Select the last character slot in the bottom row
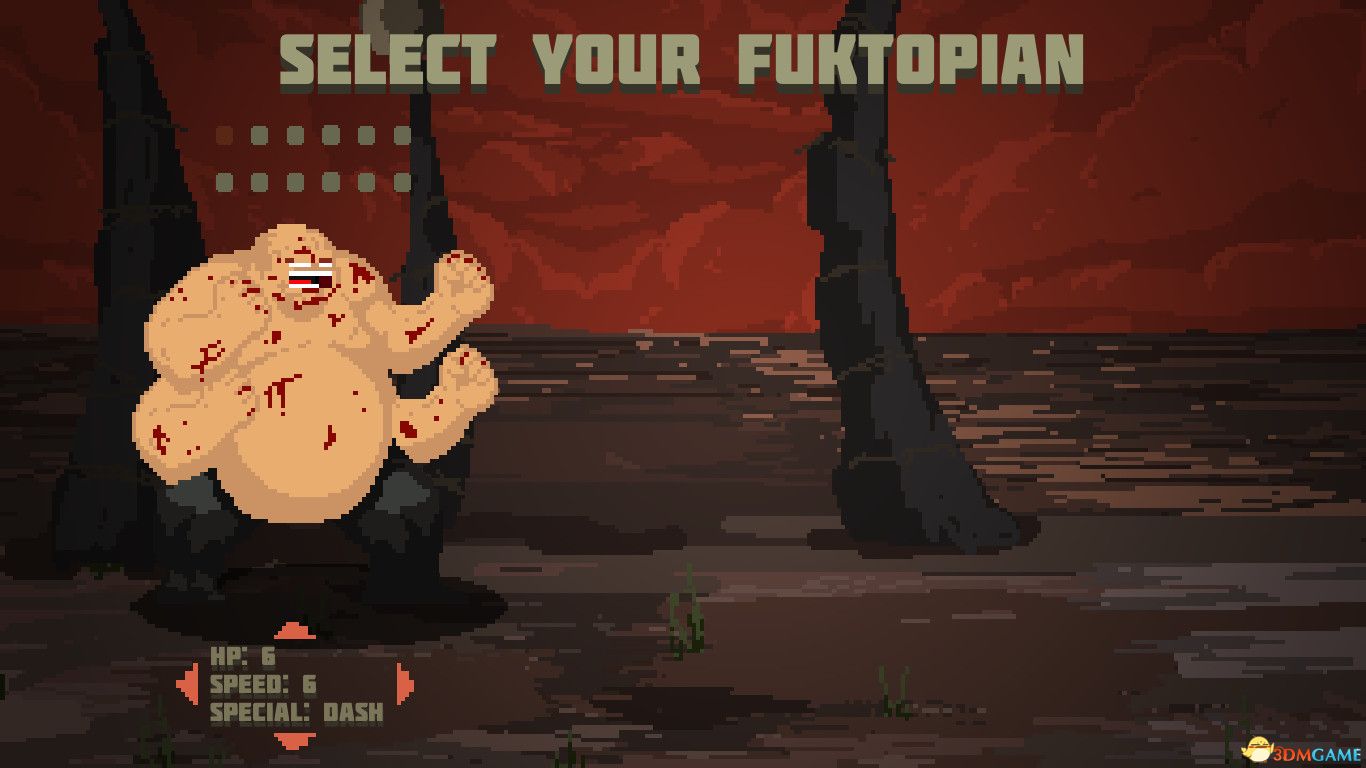 [x=403, y=181]
